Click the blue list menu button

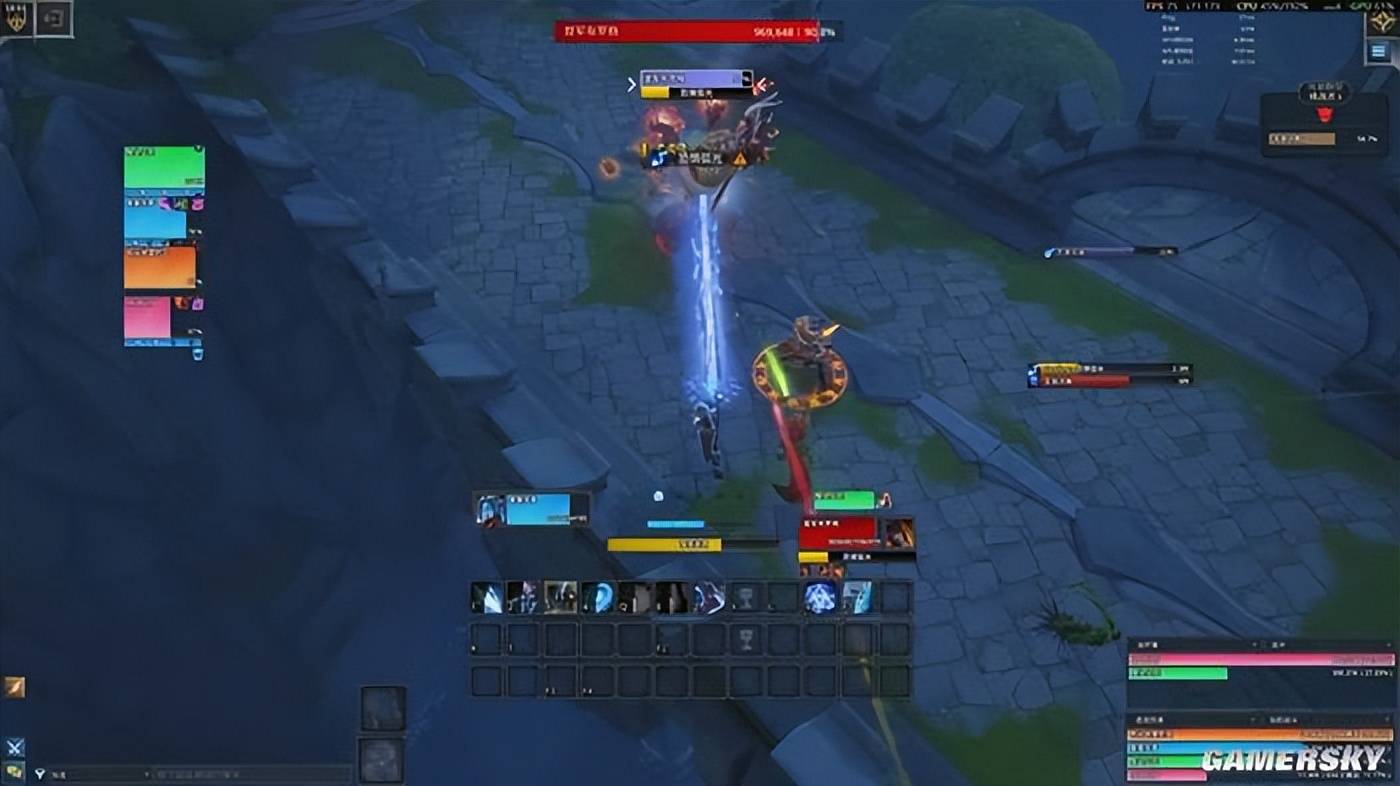click(x=1381, y=52)
